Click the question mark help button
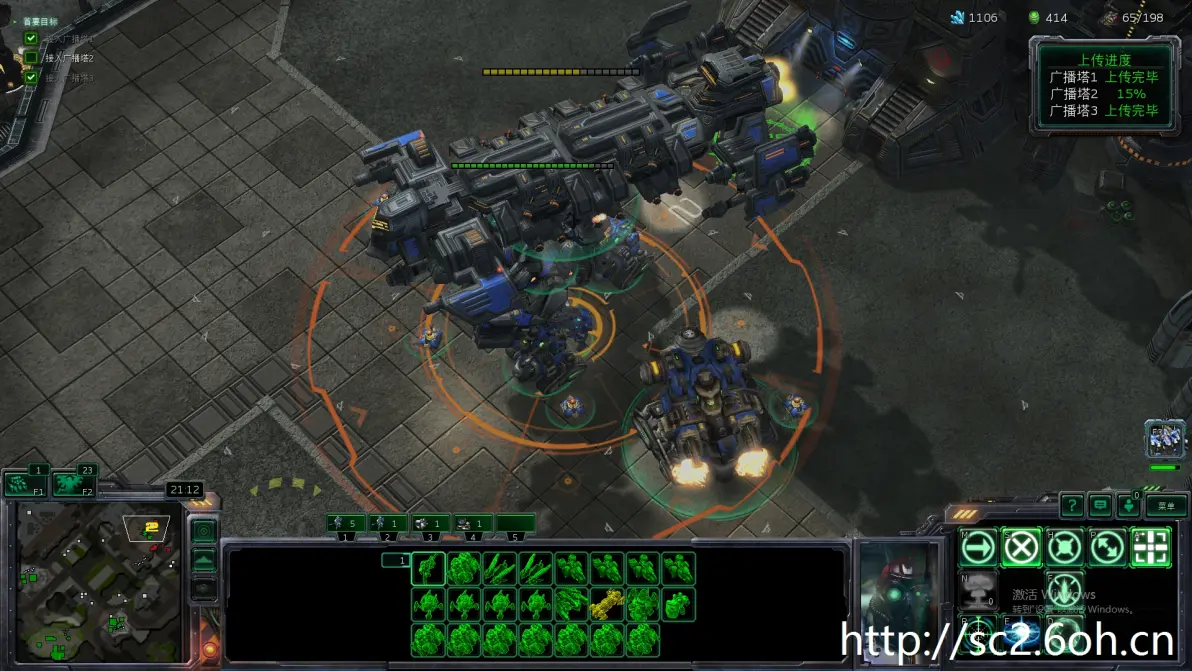 coord(1072,505)
